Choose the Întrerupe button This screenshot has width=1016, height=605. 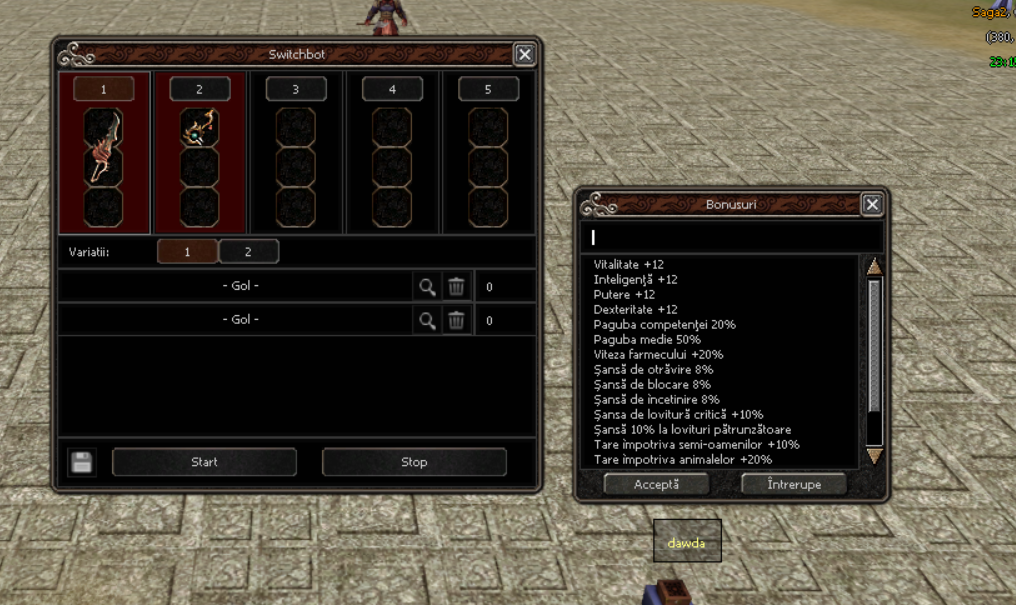click(x=794, y=484)
